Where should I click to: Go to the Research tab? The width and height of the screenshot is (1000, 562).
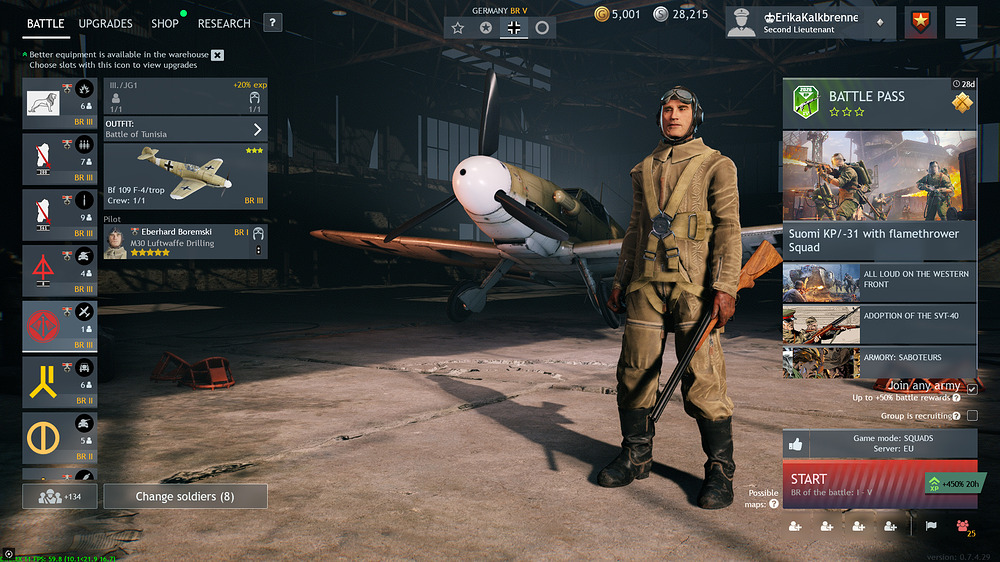point(224,23)
